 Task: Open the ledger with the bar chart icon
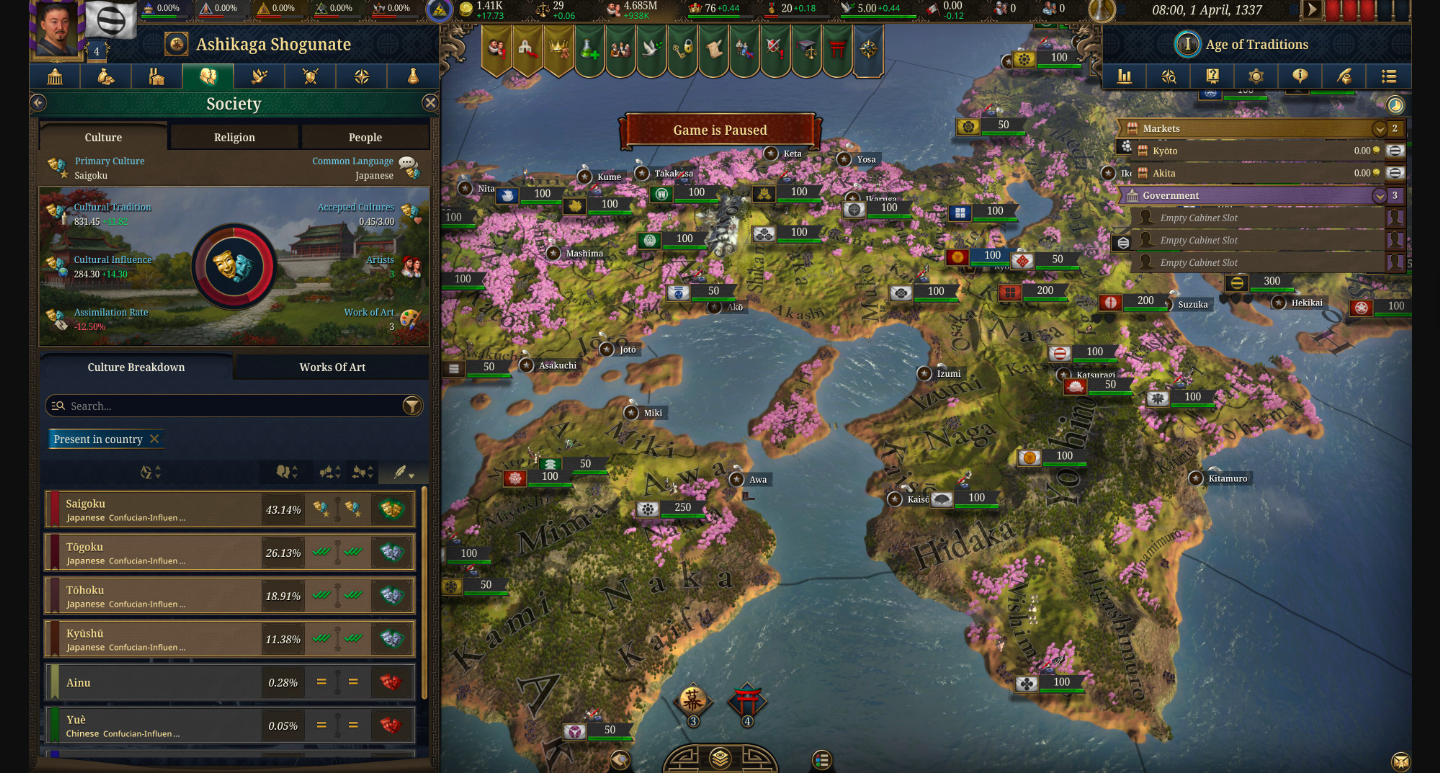pyautogui.click(x=1126, y=76)
